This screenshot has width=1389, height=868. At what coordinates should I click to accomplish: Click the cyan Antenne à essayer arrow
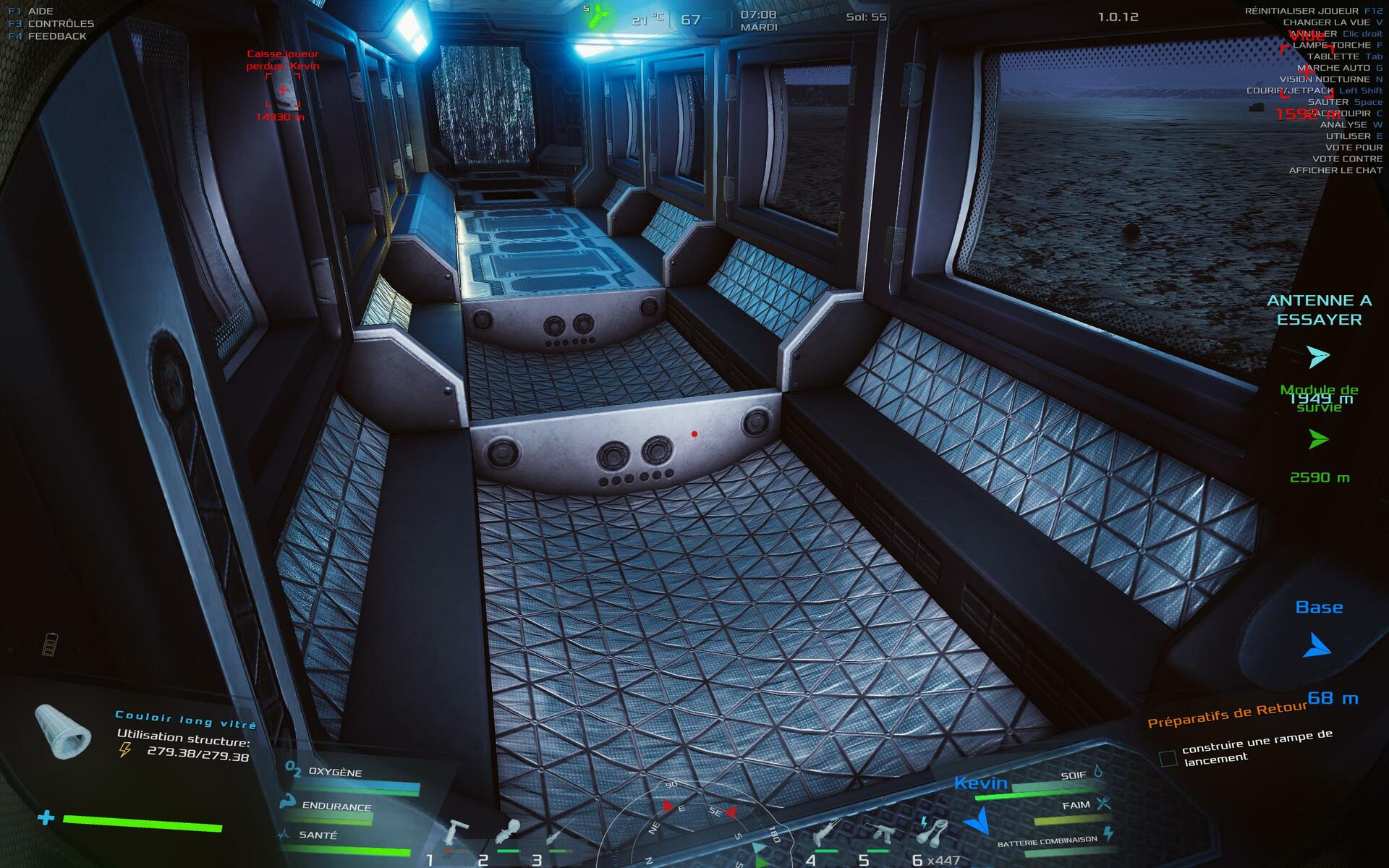pyautogui.click(x=1318, y=357)
